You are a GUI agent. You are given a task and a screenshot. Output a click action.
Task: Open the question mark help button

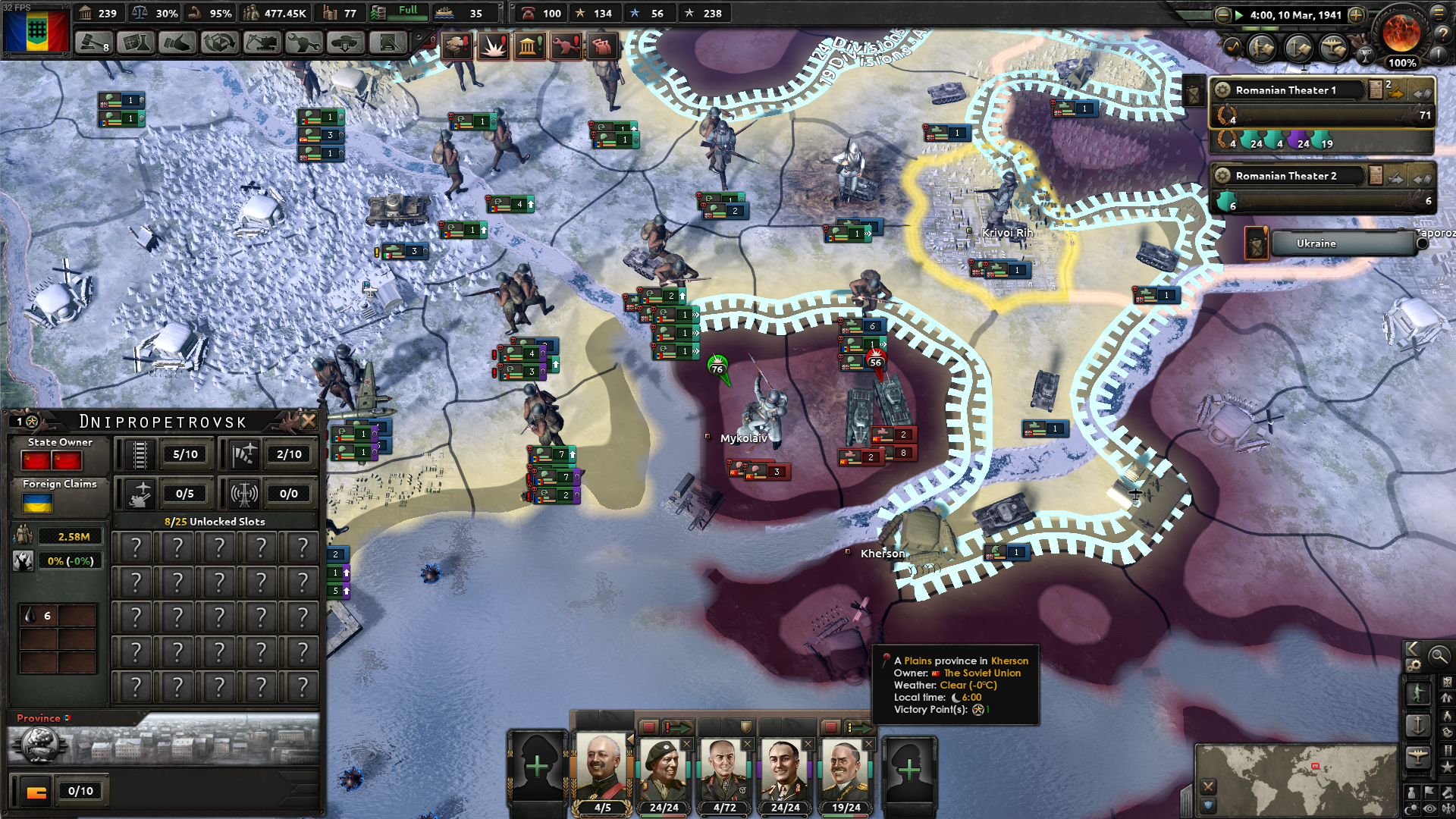click(x=1441, y=34)
